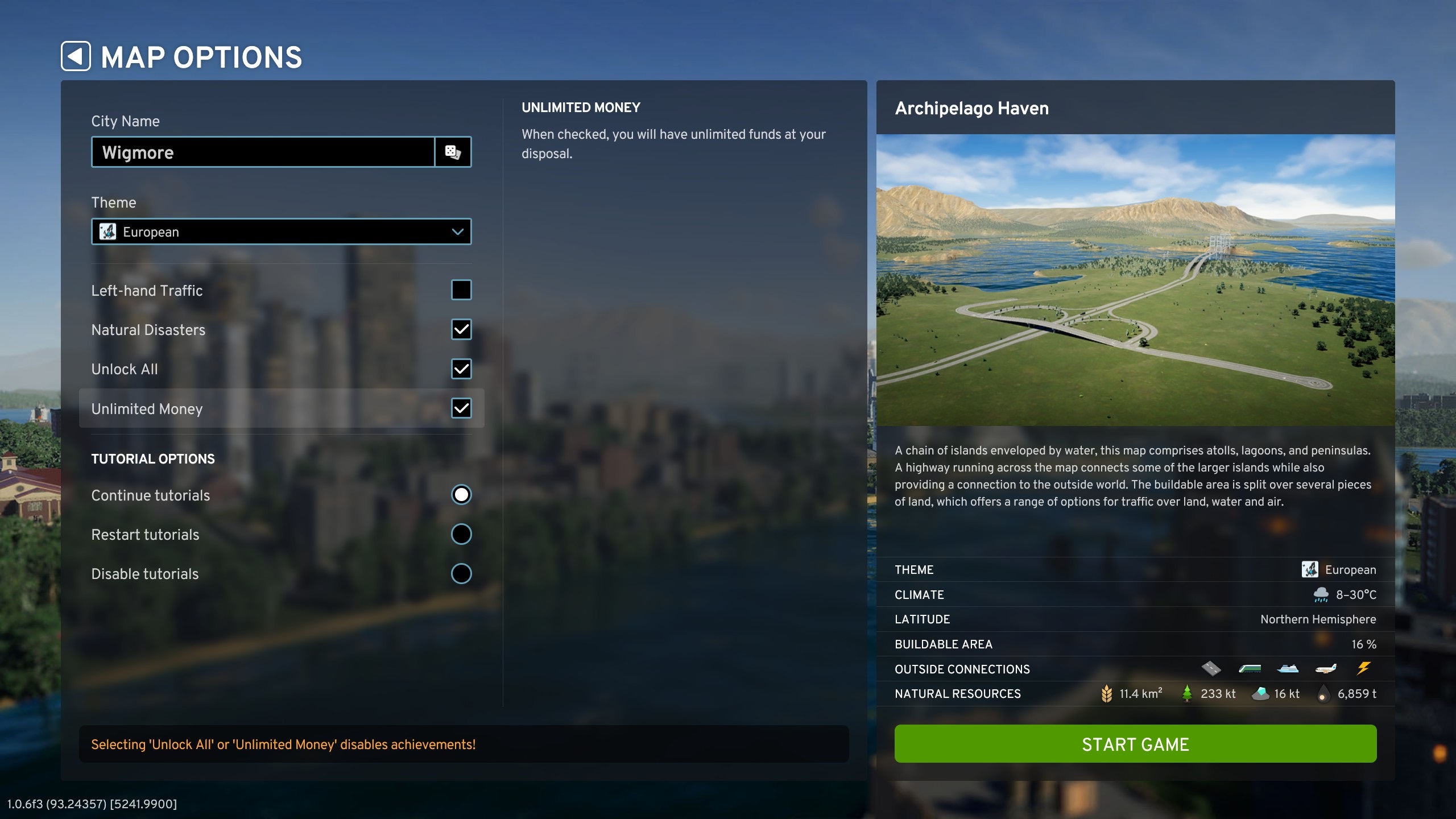Viewport: 1456px width, 819px height.
Task: Start the game
Action: (1135, 744)
